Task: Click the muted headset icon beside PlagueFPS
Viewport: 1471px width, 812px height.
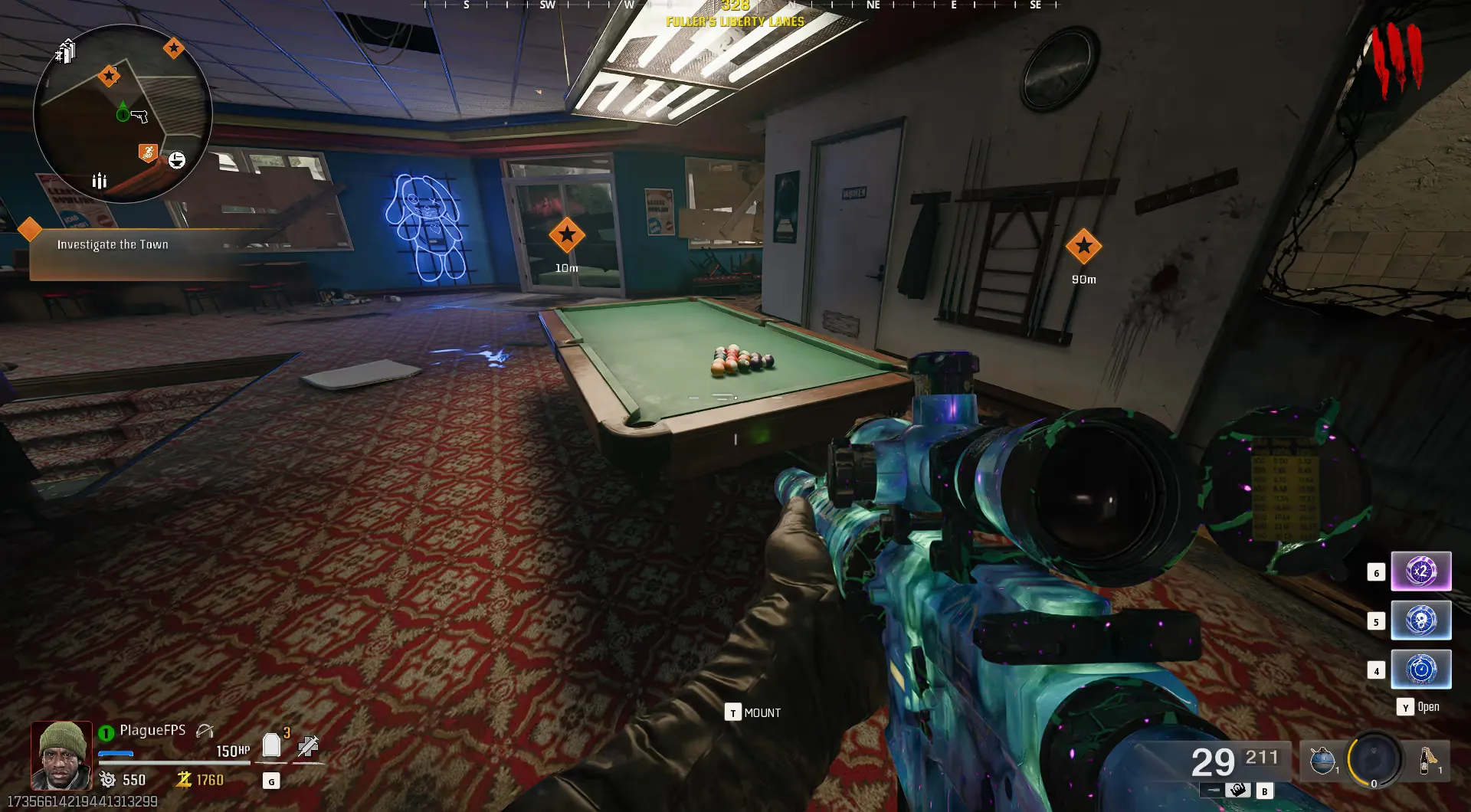Action: 205,731
